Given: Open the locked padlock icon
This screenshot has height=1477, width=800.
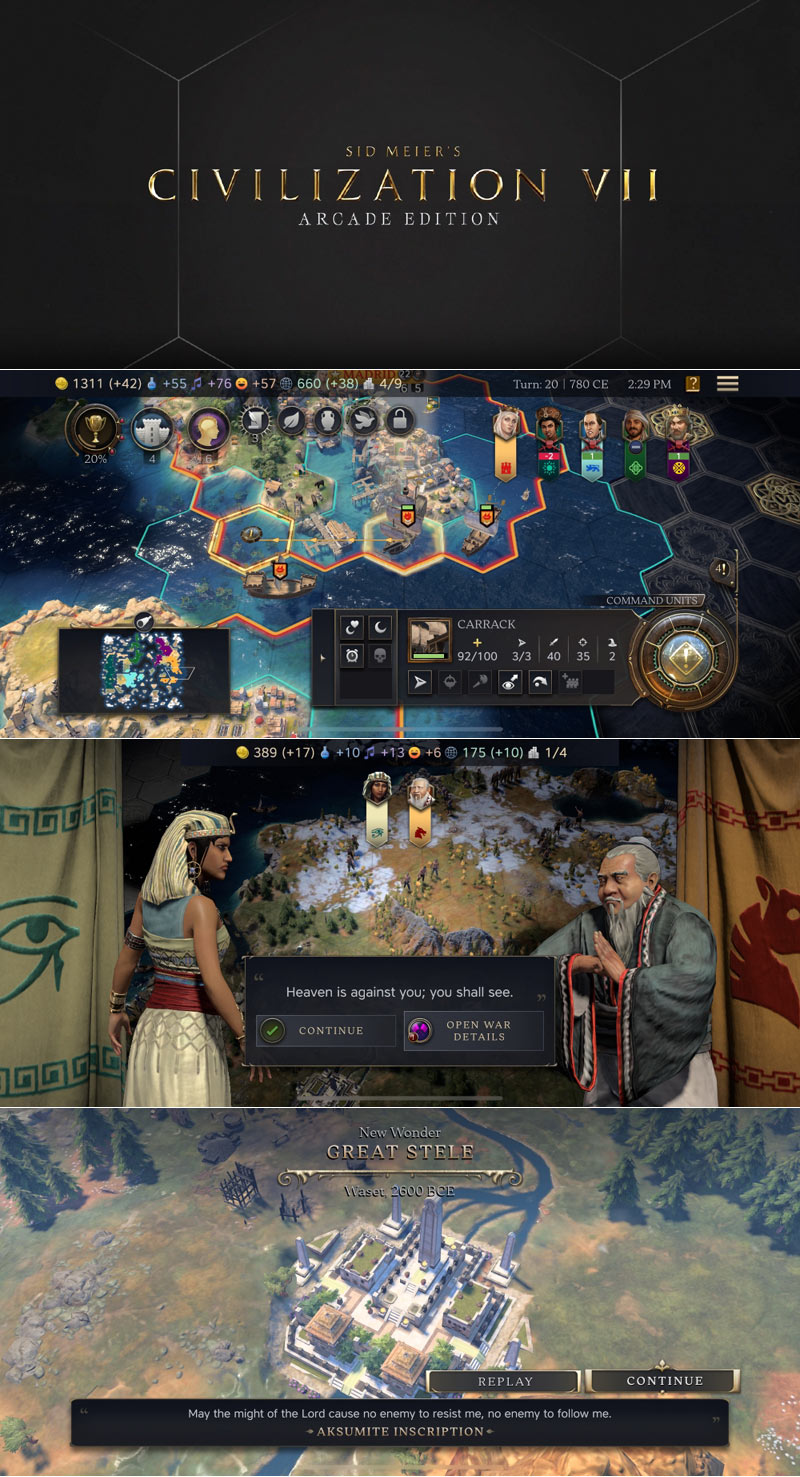Looking at the screenshot, I should 399,420.
